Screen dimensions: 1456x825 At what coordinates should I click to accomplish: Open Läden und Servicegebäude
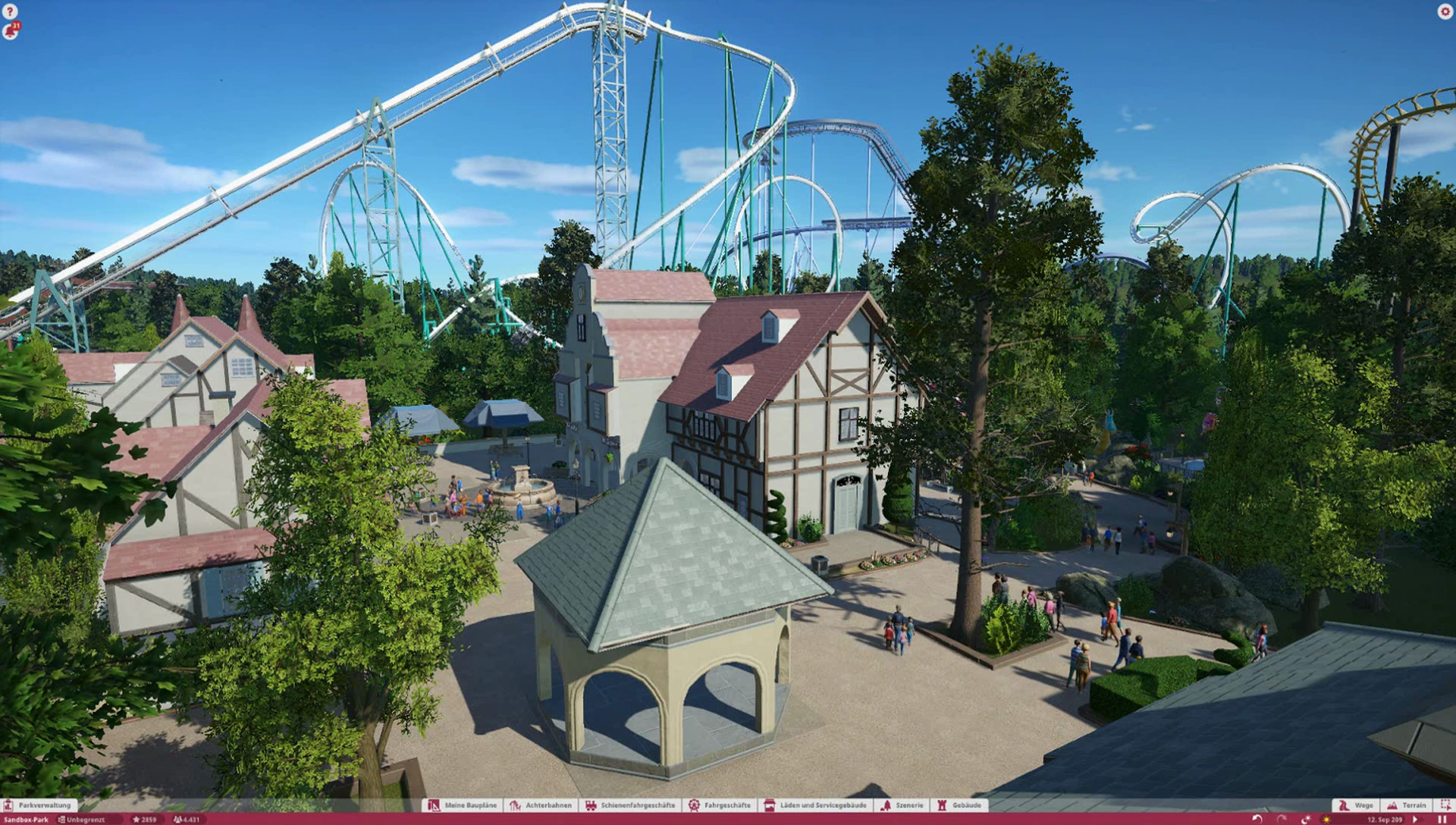pyautogui.click(x=815, y=805)
